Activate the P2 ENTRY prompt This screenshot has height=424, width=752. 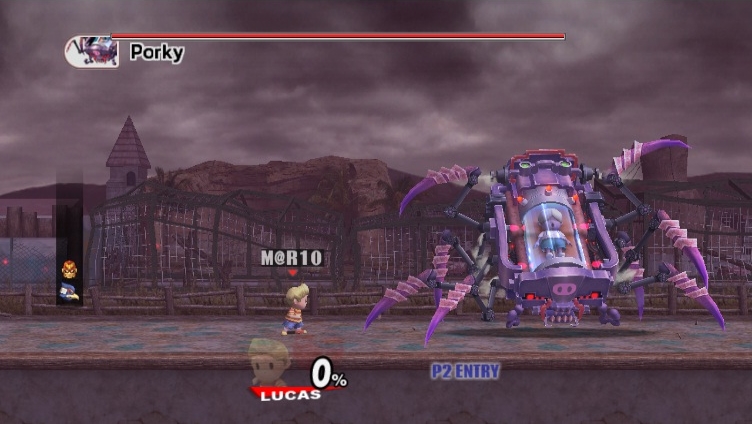[465, 371]
